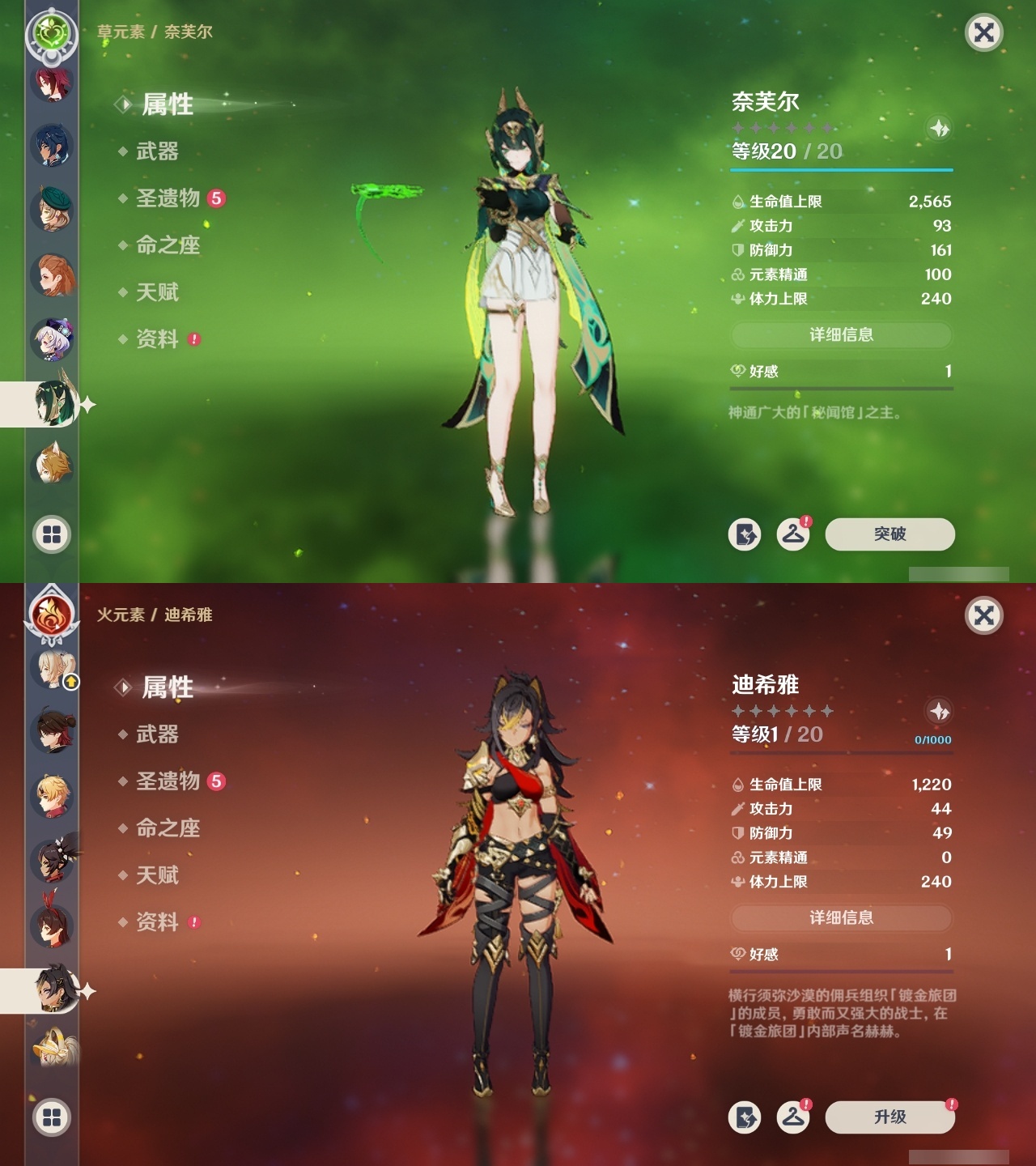
Task: Open 详细信息 for Dehya's stats
Action: (x=841, y=919)
